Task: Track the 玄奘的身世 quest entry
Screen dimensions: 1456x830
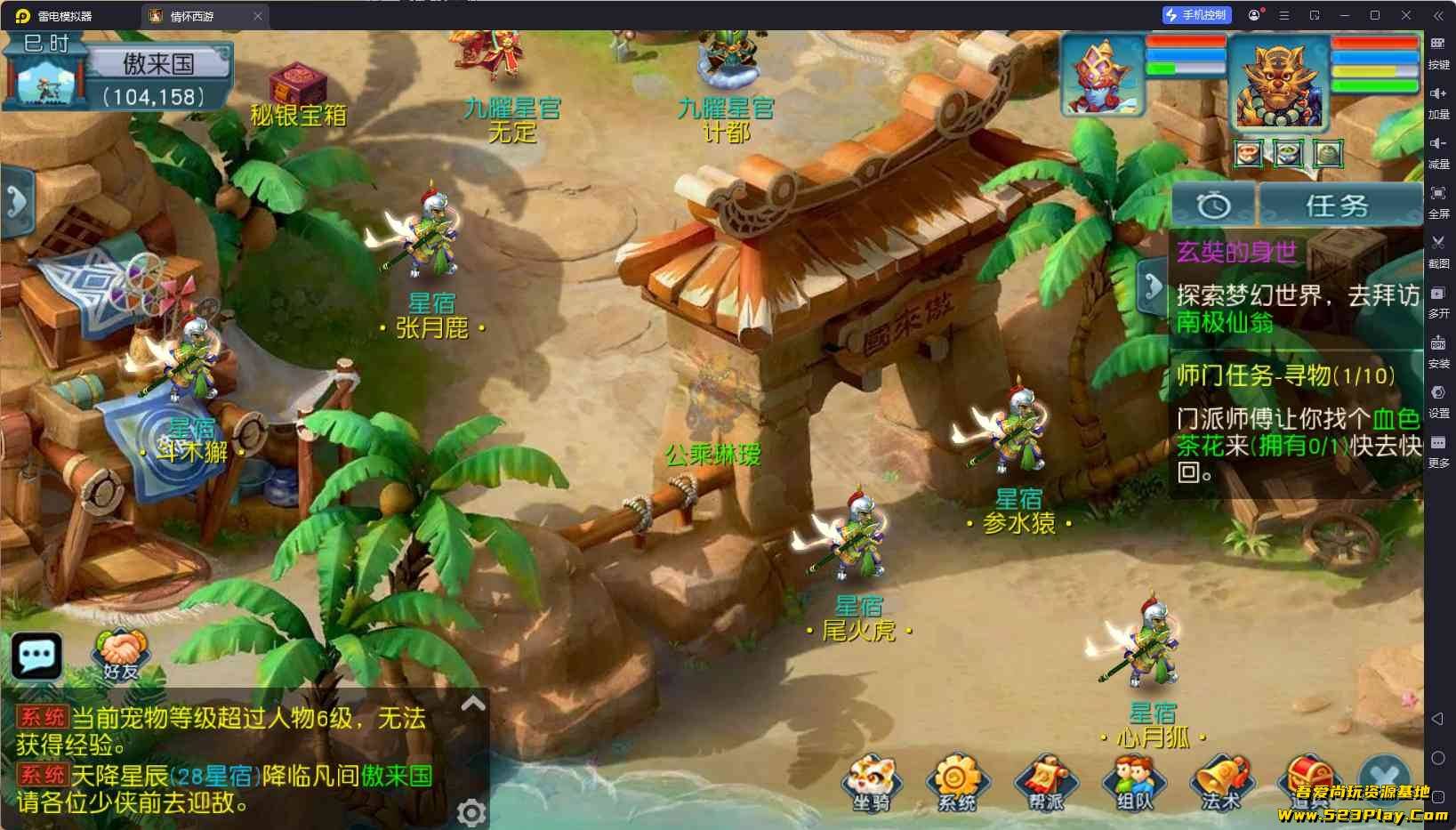Action: (1236, 253)
